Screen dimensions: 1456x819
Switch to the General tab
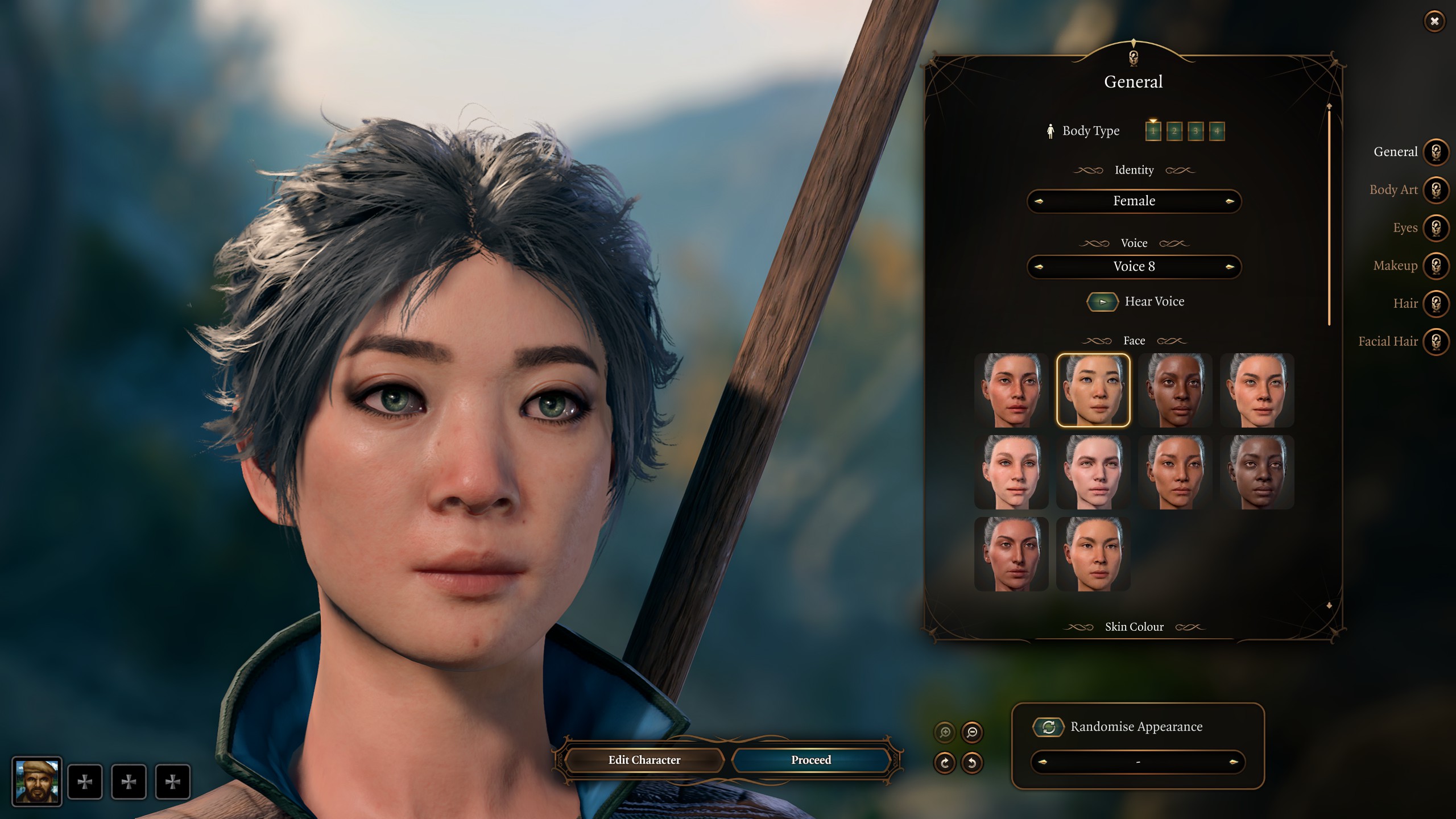(1436, 152)
